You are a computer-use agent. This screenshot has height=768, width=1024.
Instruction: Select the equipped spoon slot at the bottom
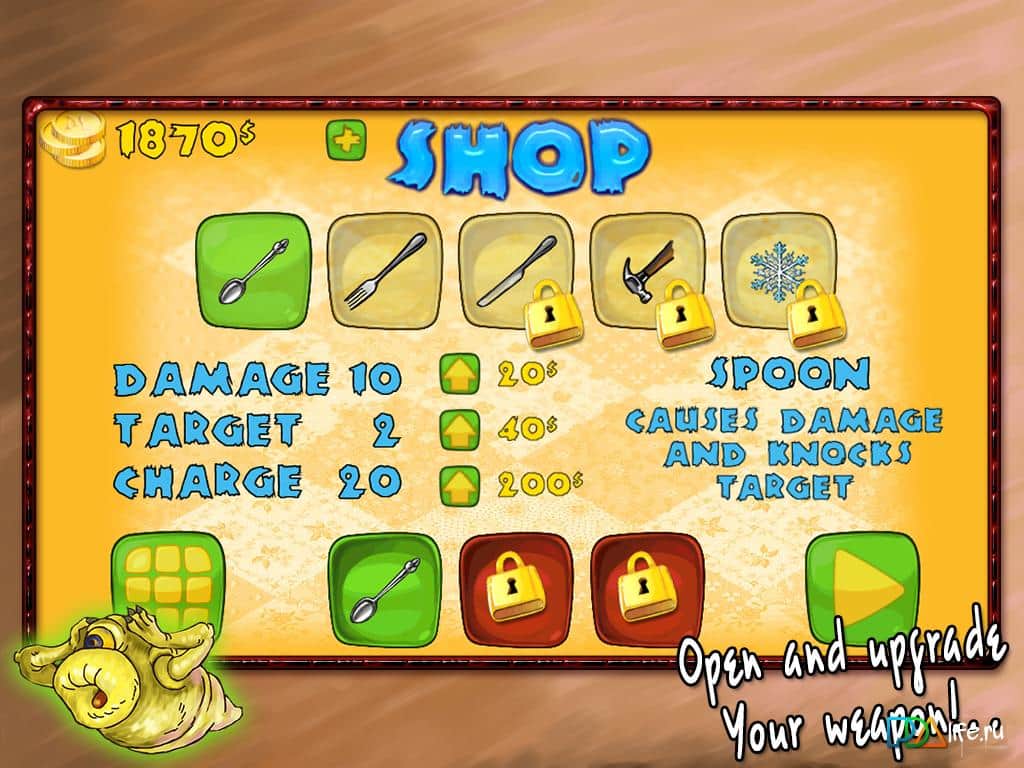click(x=385, y=590)
